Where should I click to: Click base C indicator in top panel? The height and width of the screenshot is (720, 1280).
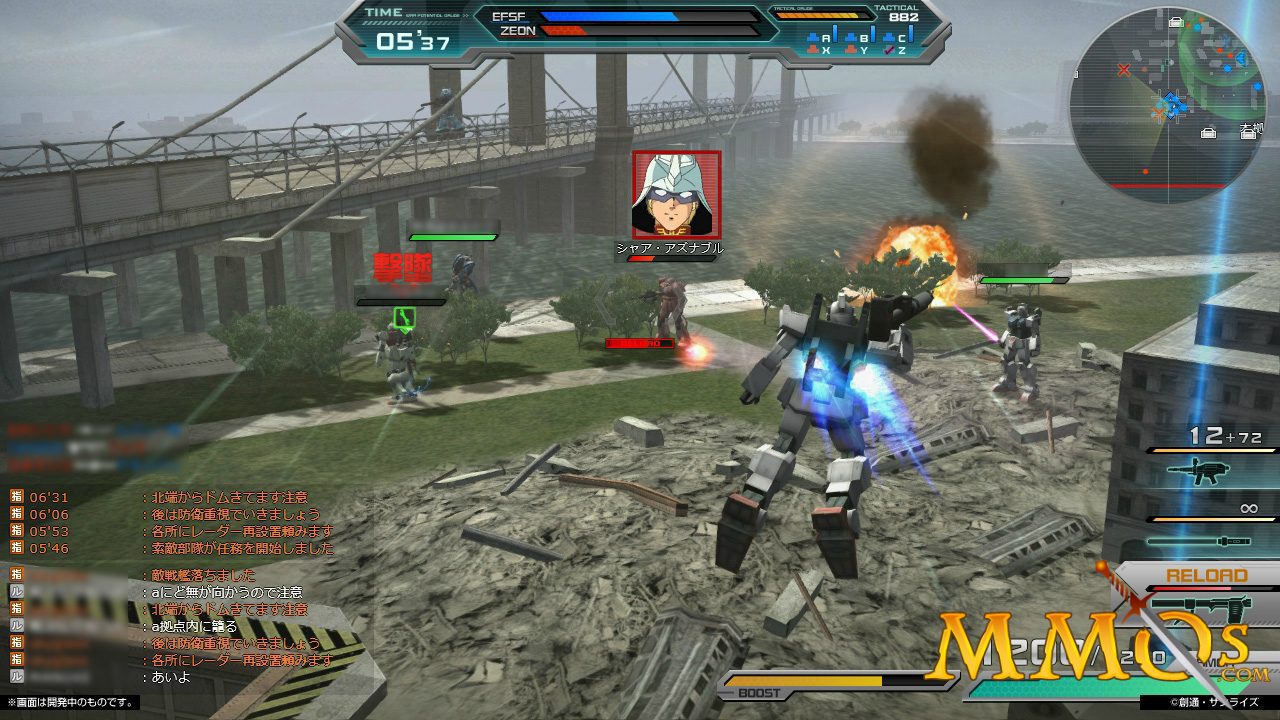894,39
